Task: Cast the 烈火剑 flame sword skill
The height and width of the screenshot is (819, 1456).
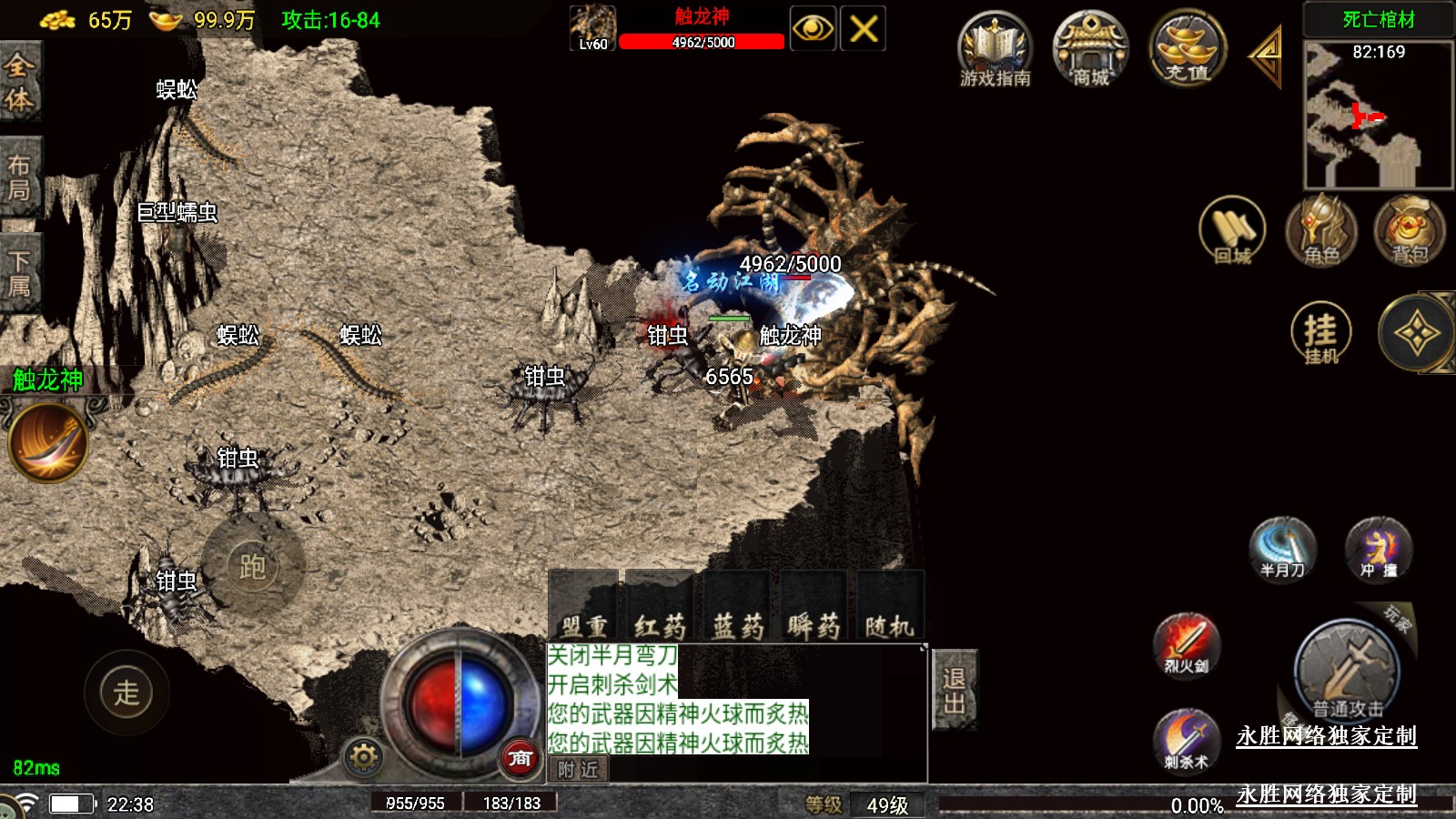Action: [1186, 644]
